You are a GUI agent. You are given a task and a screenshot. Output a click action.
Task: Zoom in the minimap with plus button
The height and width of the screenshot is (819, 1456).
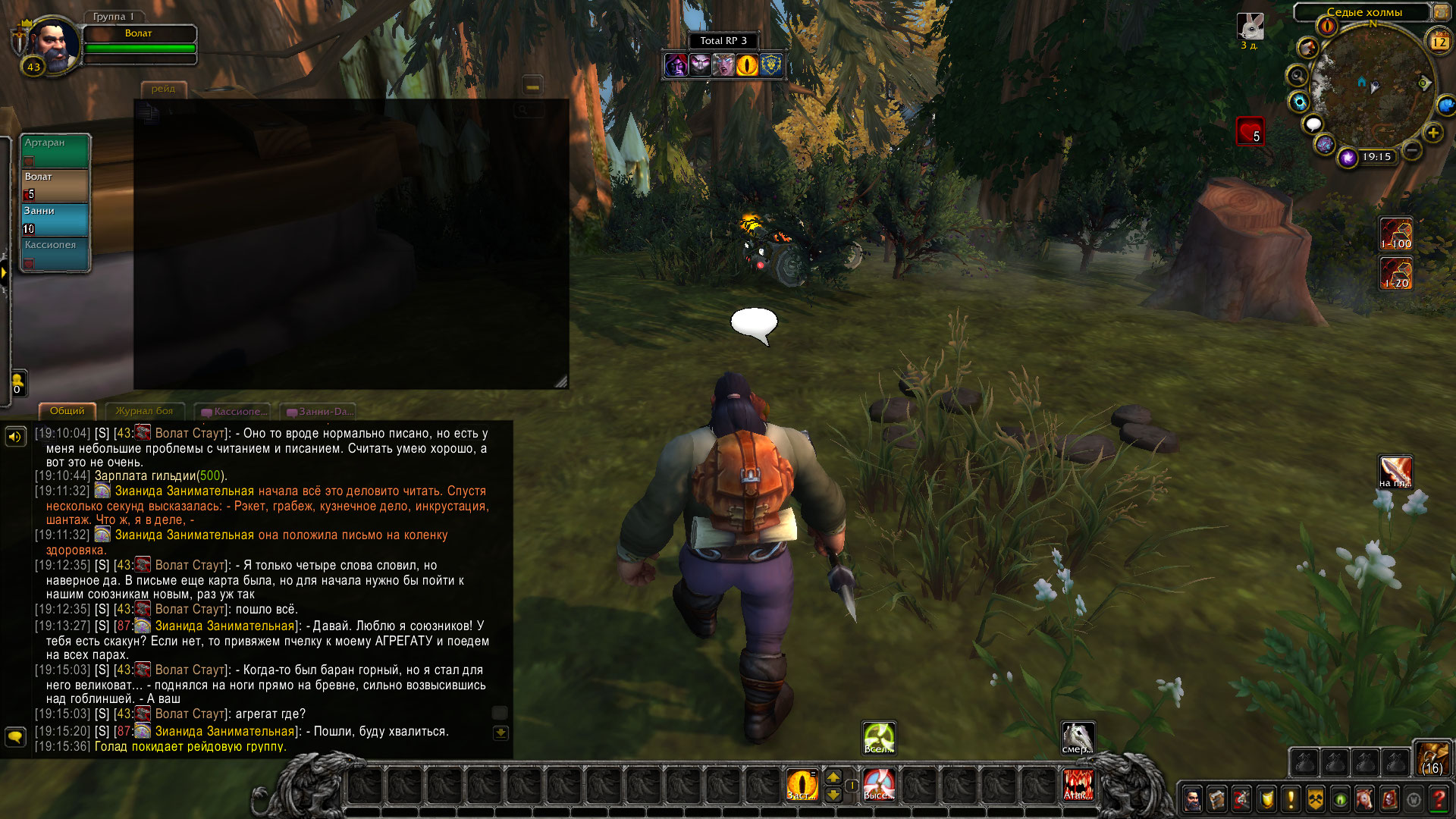[1432, 133]
